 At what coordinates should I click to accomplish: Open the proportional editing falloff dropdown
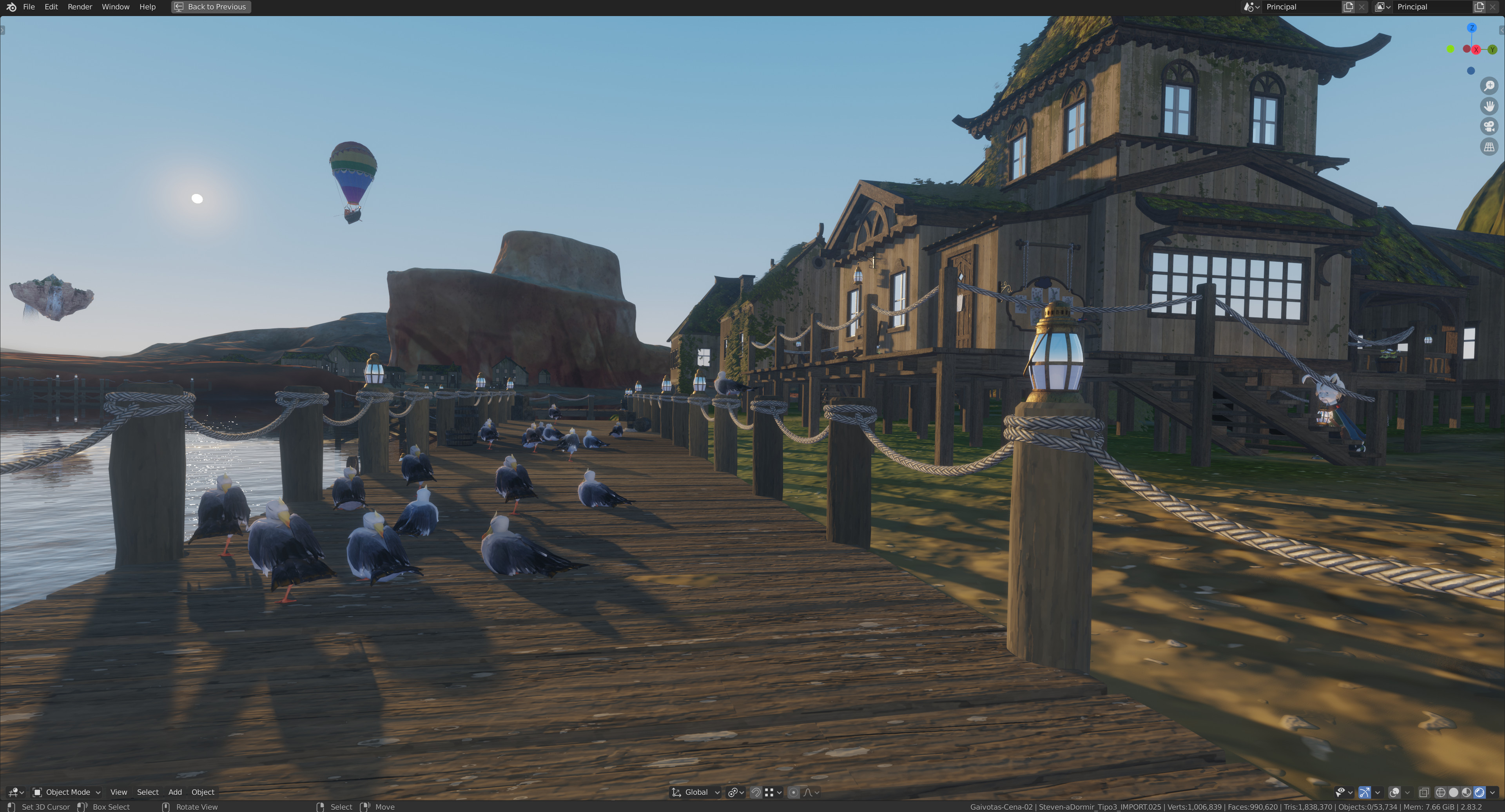coord(809,792)
